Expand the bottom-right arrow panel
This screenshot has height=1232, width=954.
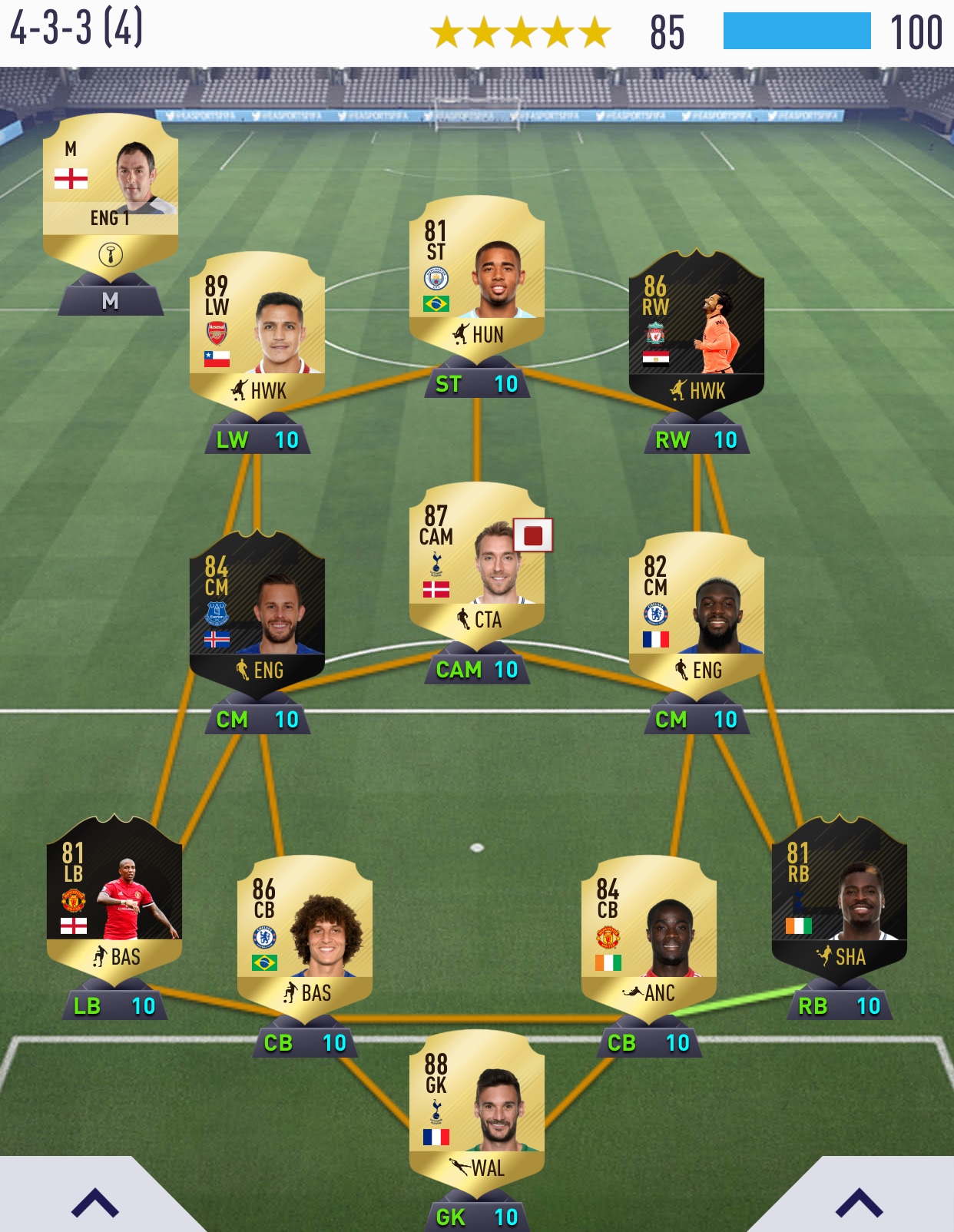point(859,1203)
